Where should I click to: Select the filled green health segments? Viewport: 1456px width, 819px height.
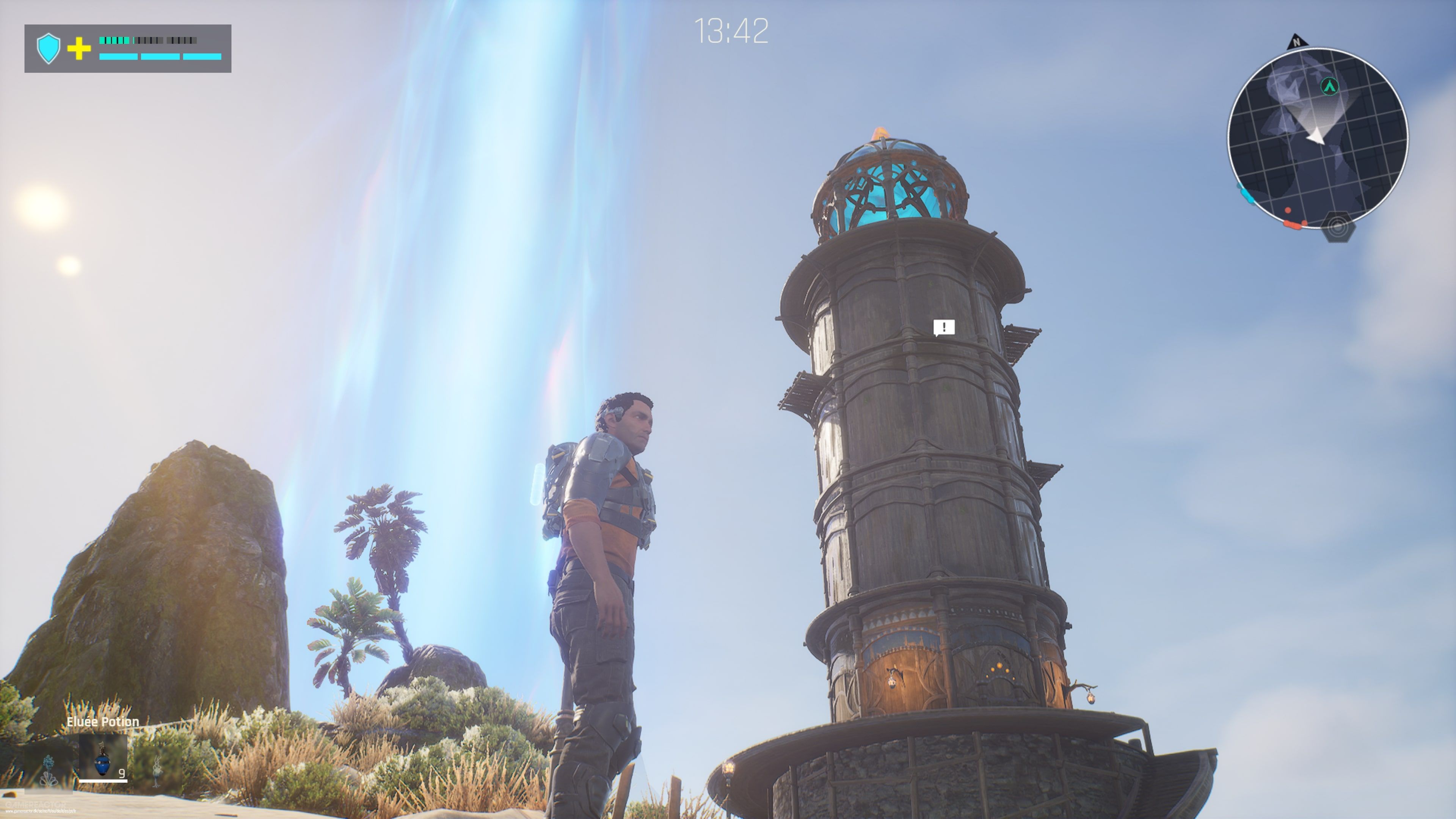pos(114,41)
